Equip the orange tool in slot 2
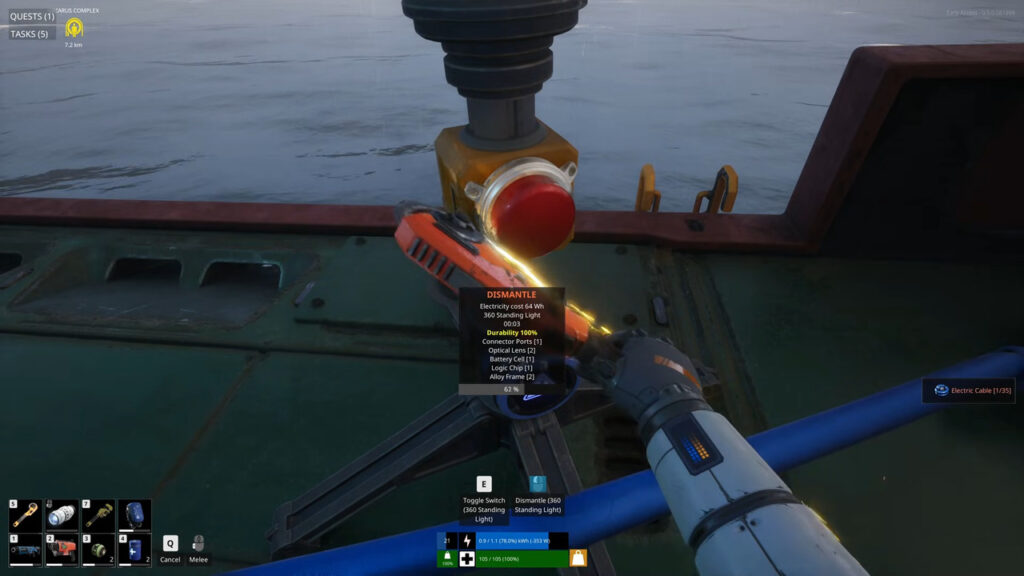Image resolution: width=1024 pixels, height=576 pixels. pyautogui.click(x=62, y=550)
